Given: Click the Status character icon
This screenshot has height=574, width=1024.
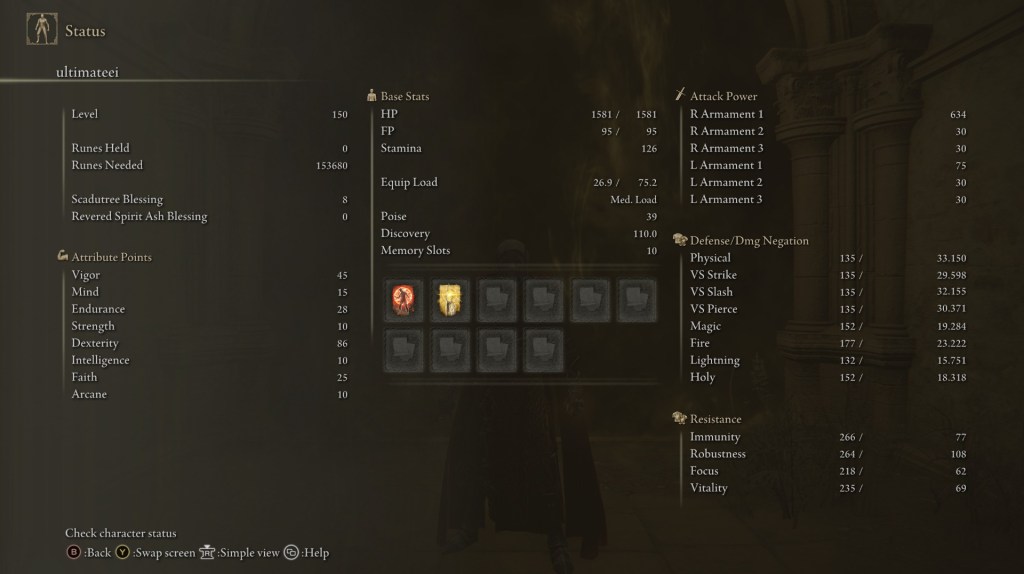Looking at the screenshot, I should [x=41, y=30].
